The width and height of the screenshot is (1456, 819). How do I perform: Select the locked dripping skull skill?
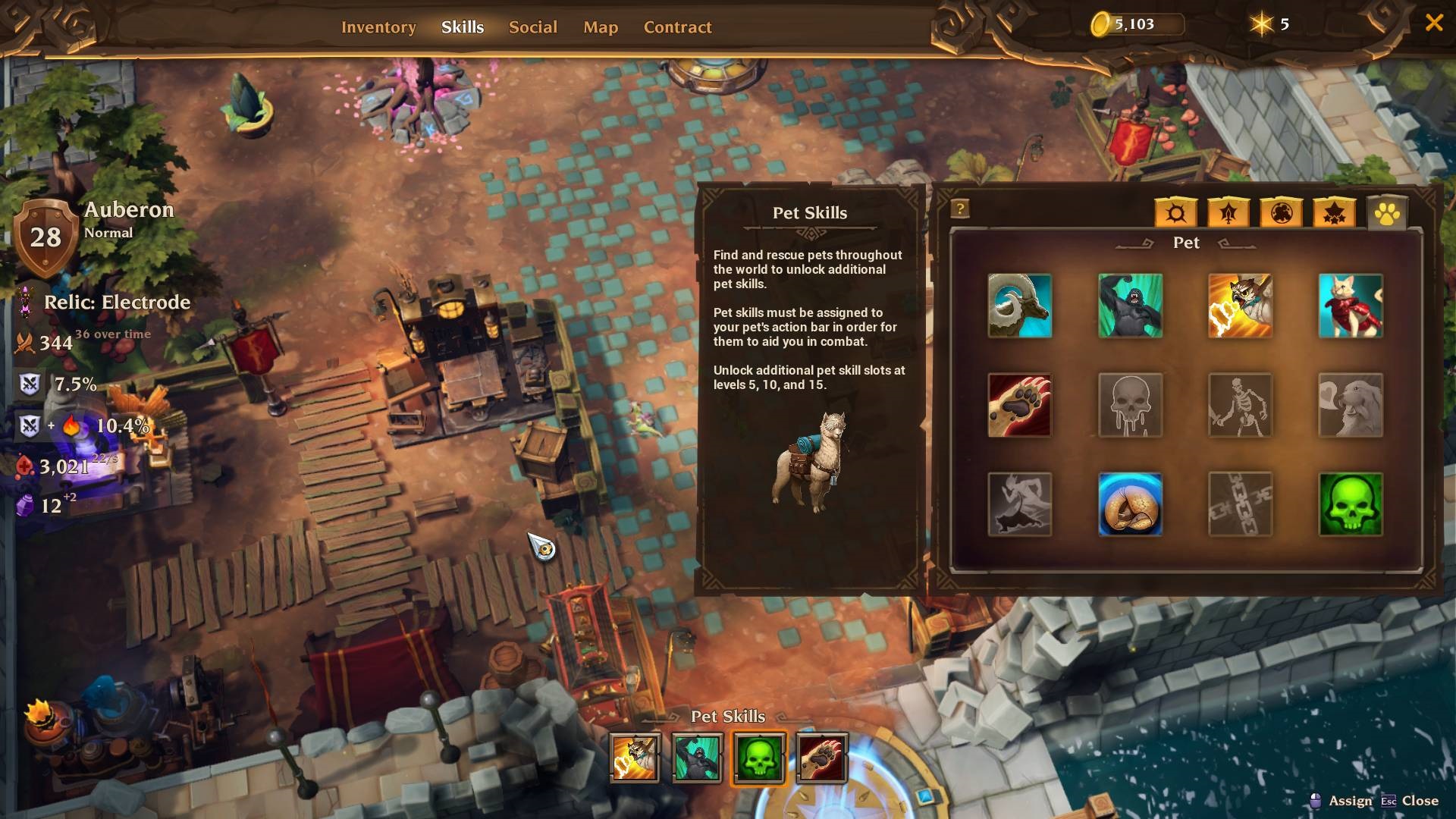click(x=1130, y=405)
